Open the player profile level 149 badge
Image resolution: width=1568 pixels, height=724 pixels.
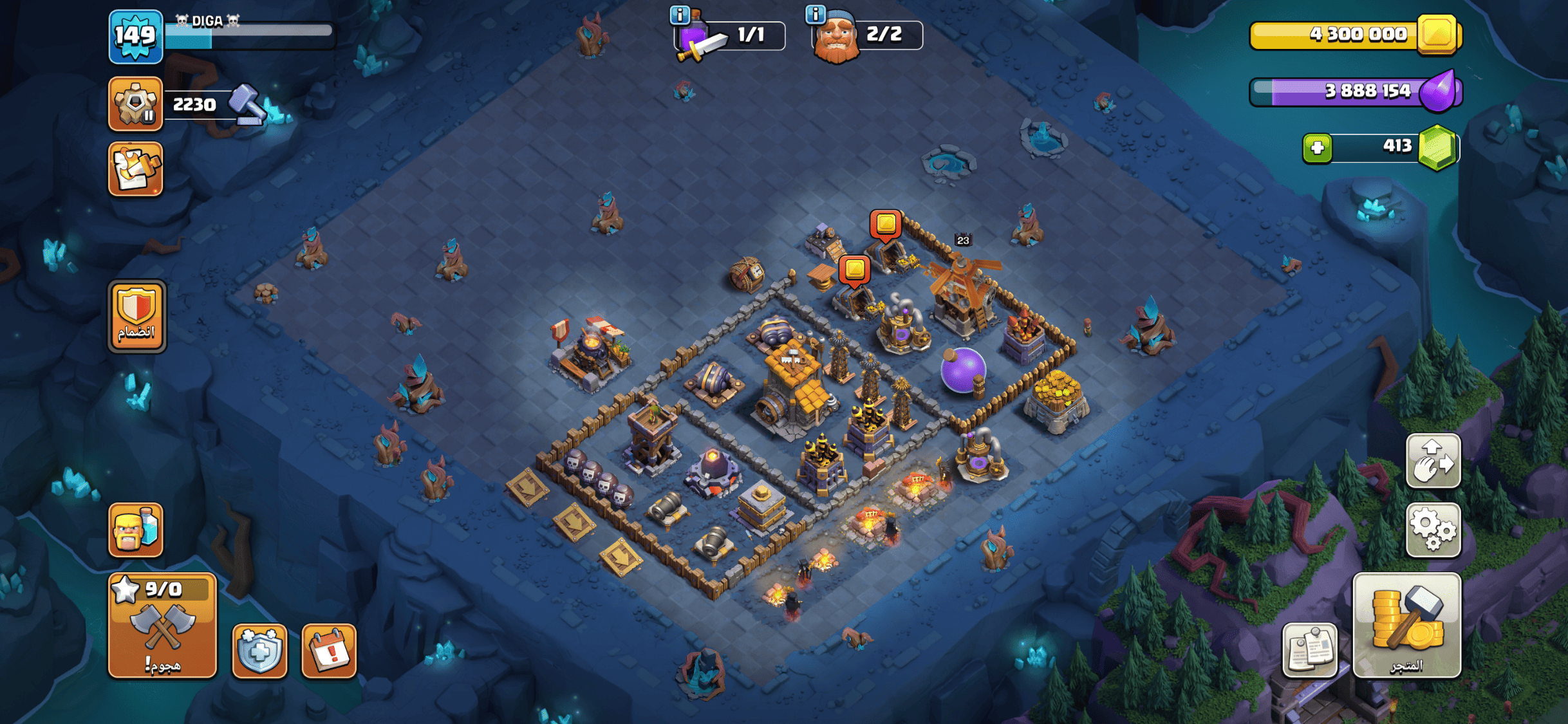135,37
